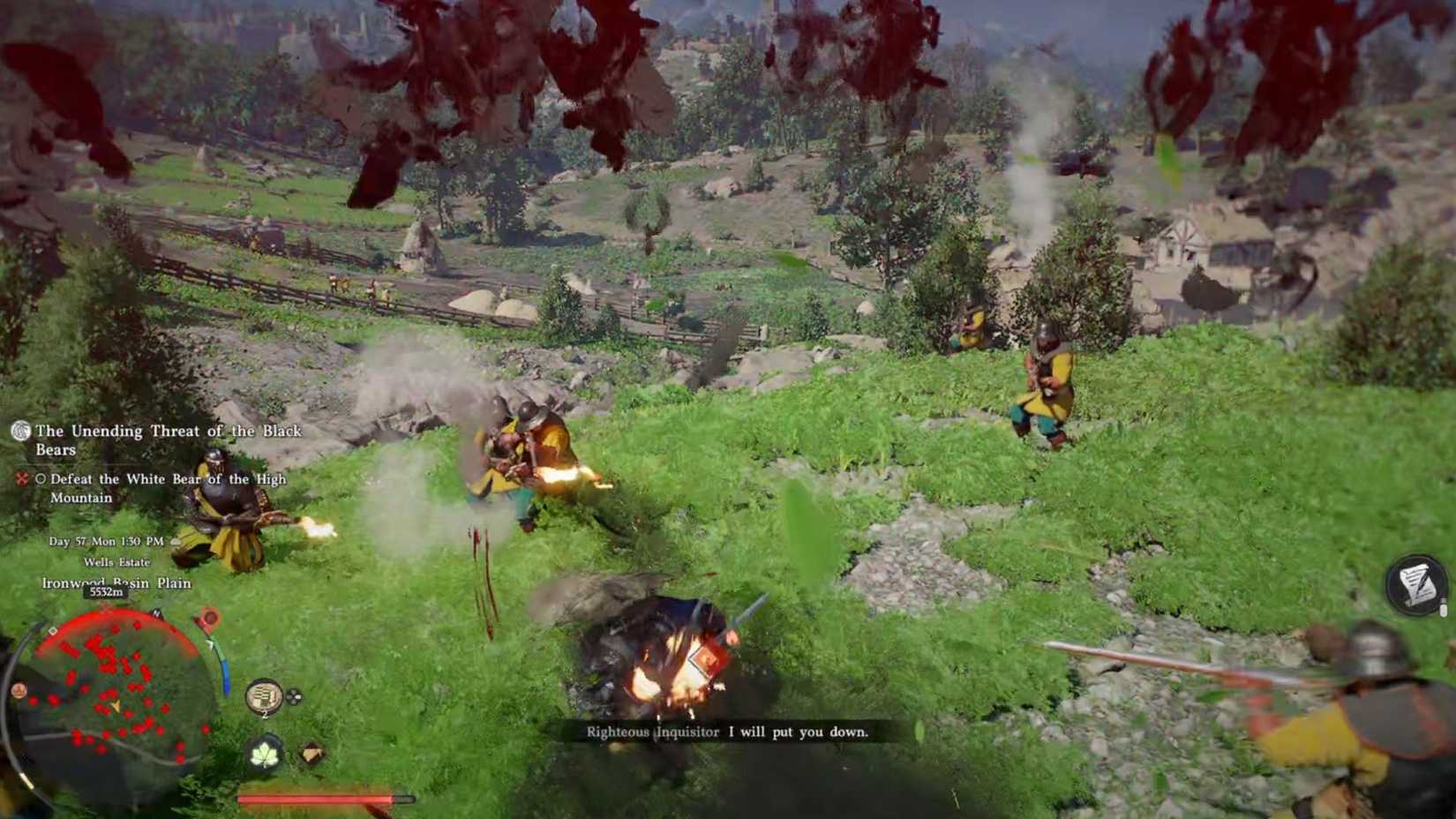Toggle the pill button below the journal icon

[x=1444, y=610]
